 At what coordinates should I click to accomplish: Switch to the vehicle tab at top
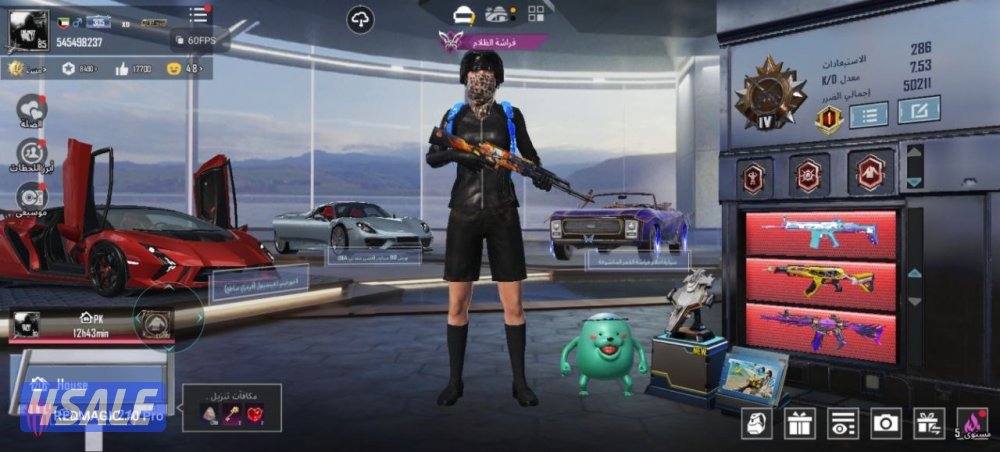(x=497, y=14)
